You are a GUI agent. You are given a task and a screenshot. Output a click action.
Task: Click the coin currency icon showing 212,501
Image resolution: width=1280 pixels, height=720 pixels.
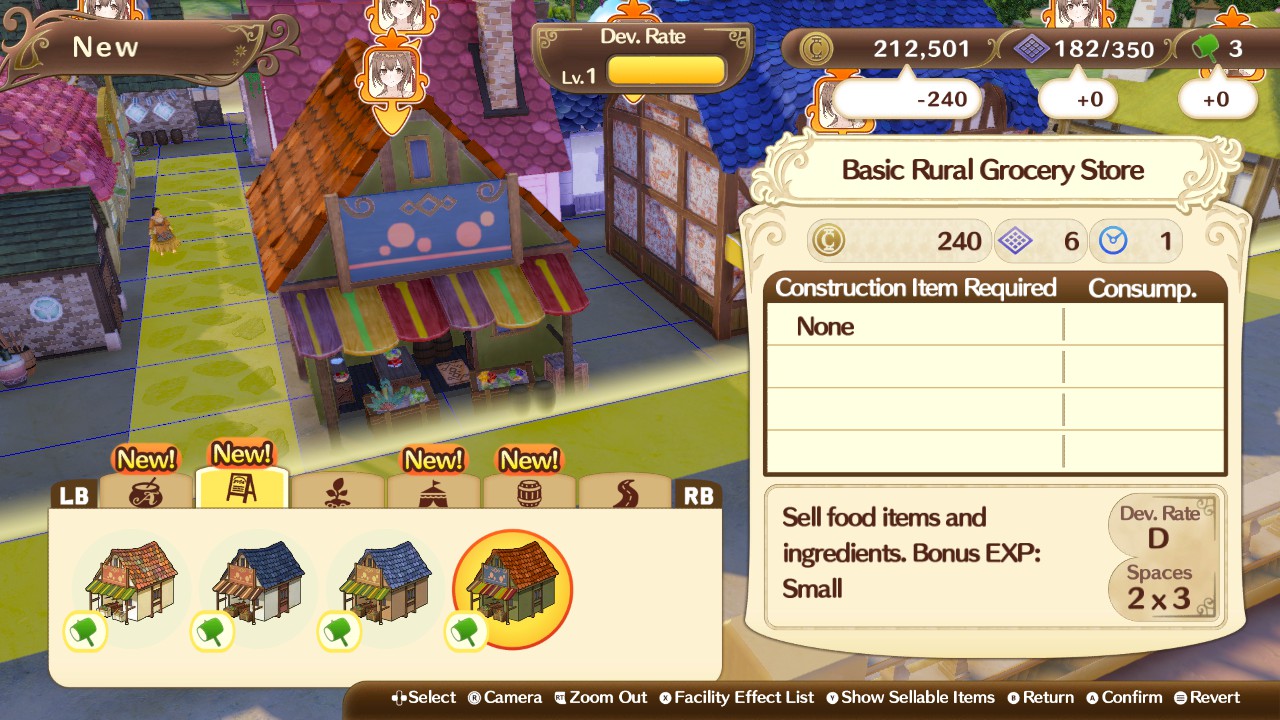tap(816, 47)
